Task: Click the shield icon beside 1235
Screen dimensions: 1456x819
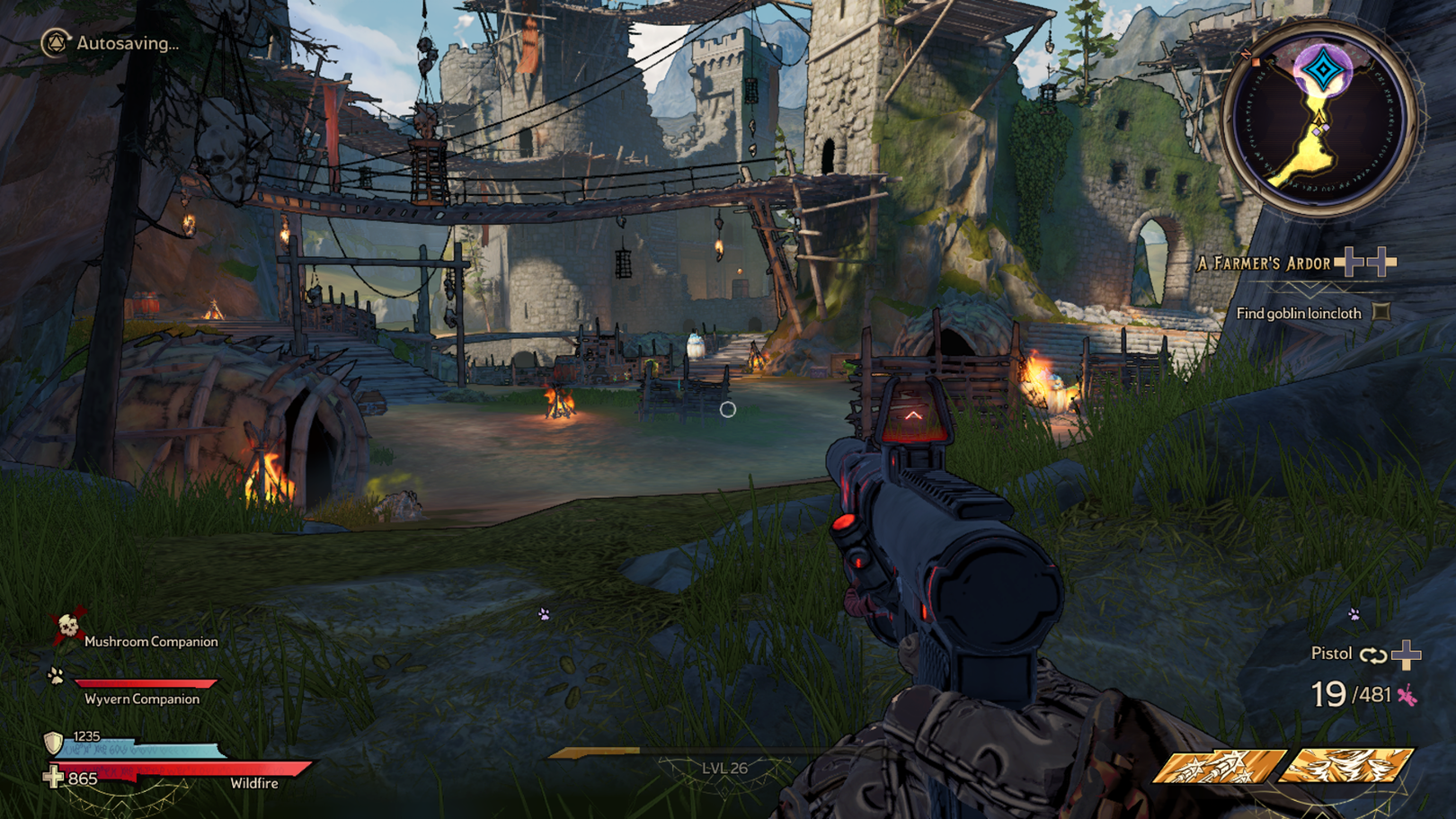Action: [x=54, y=743]
